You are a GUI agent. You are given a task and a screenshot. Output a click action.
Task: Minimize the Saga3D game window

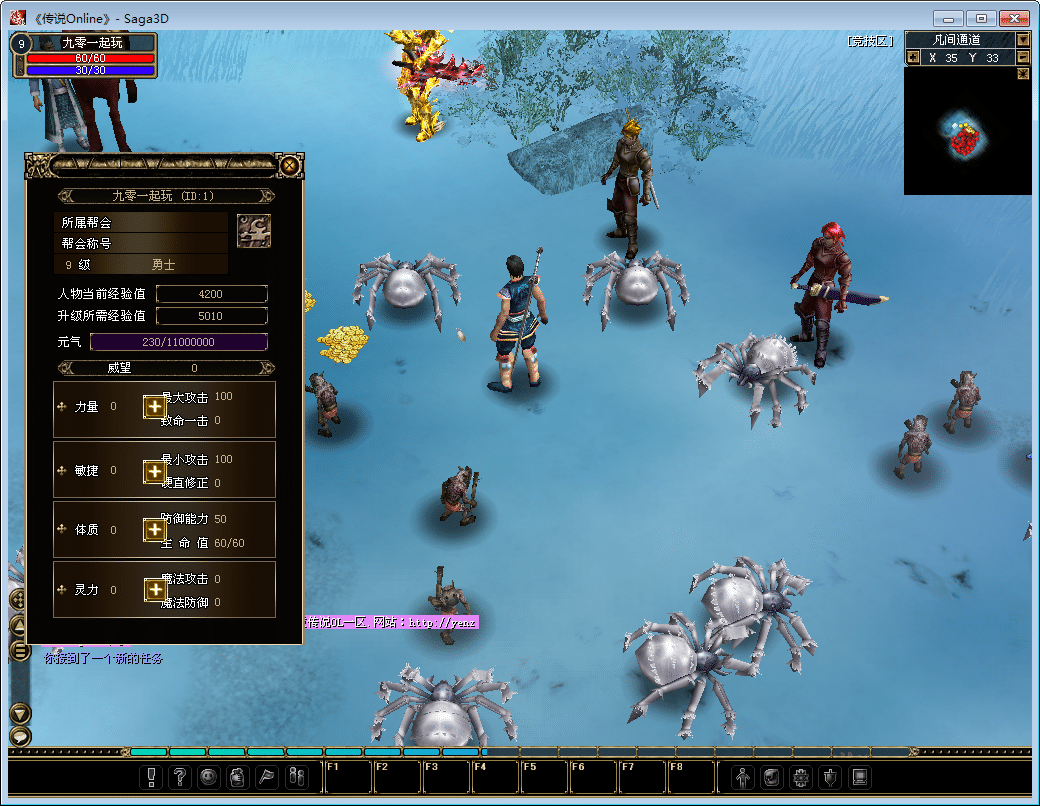click(x=948, y=18)
